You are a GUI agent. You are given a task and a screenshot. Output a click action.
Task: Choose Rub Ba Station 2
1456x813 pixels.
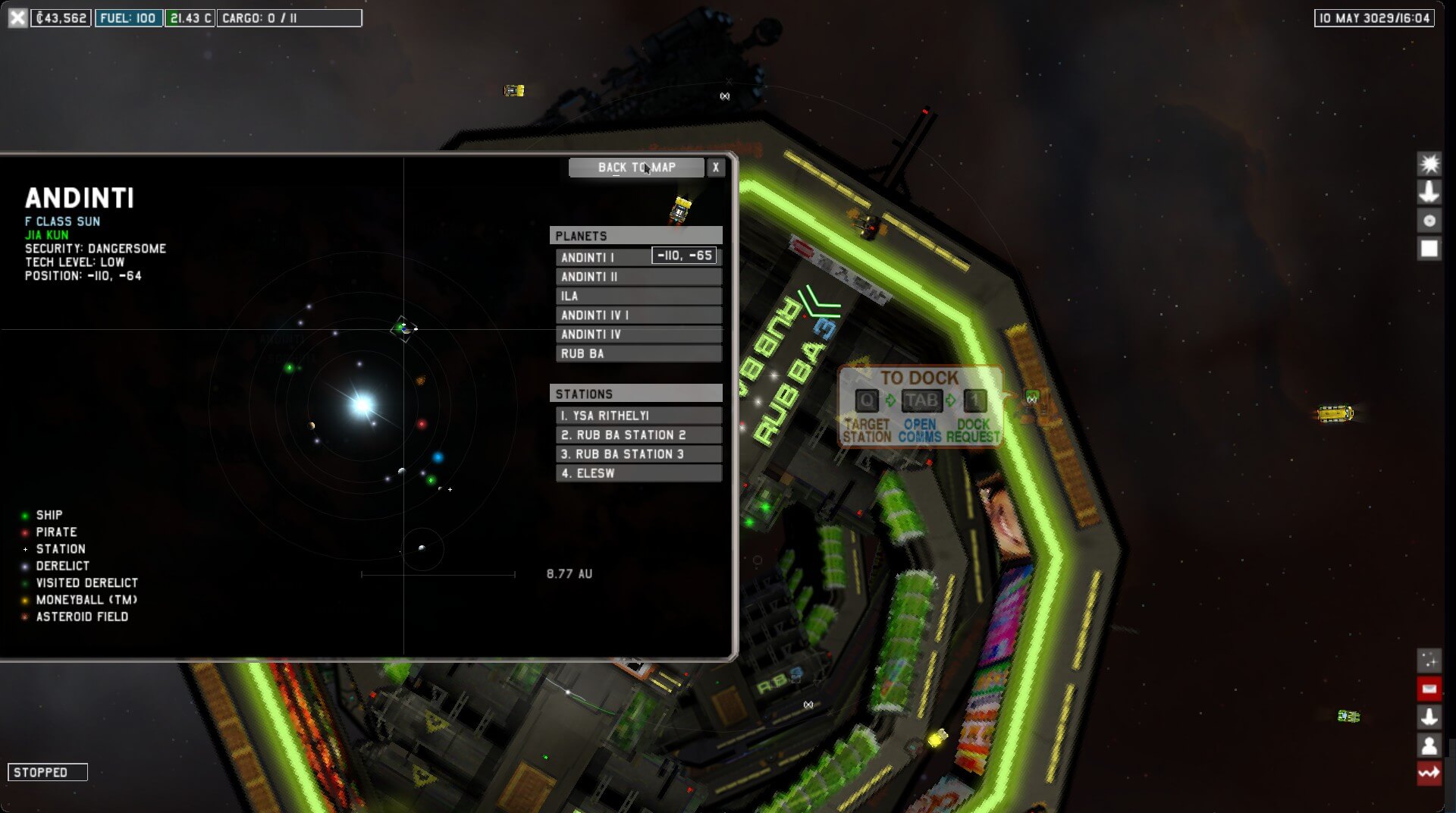pos(638,435)
